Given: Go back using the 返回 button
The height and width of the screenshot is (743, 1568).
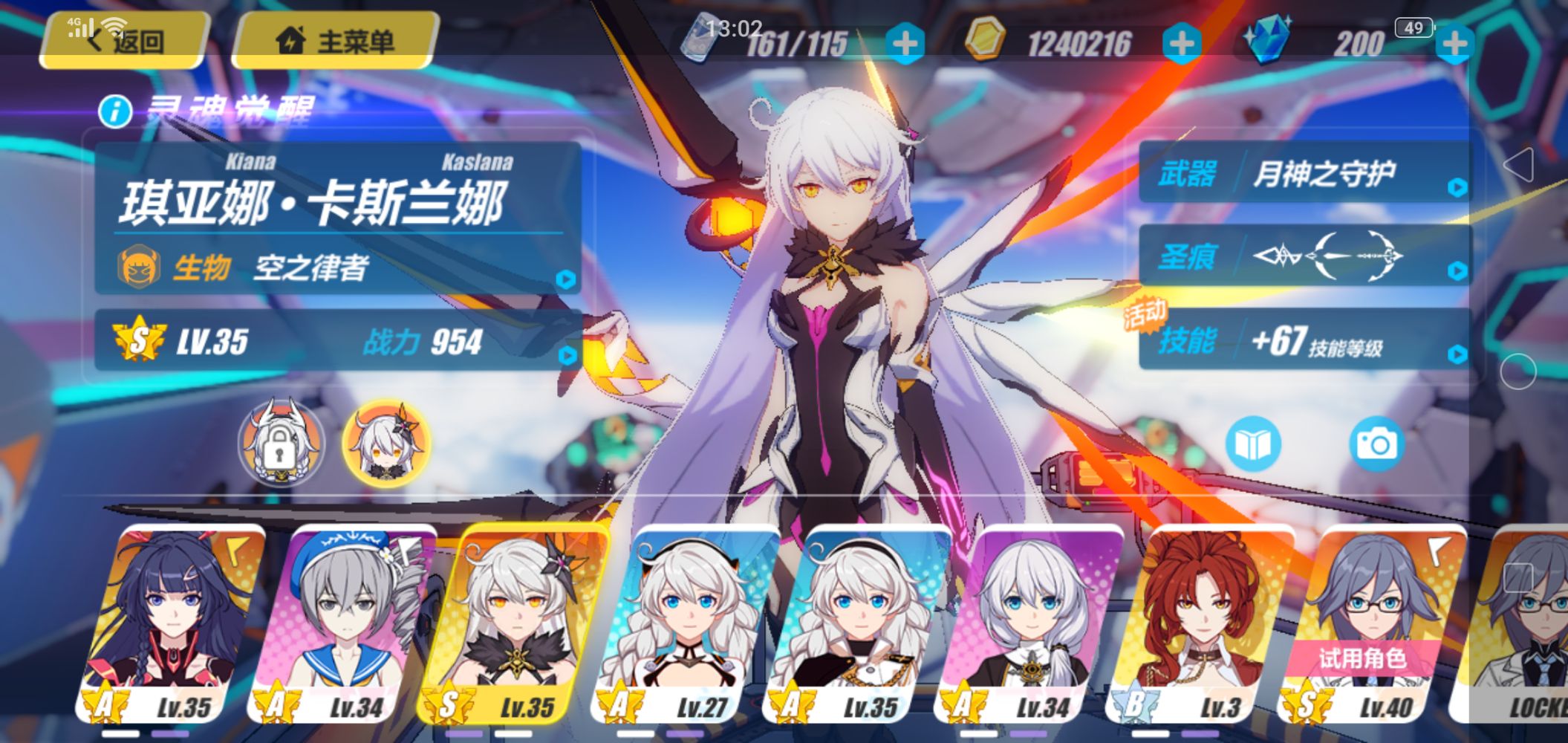Looking at the screenshot, I should click(x=124, y=41).
